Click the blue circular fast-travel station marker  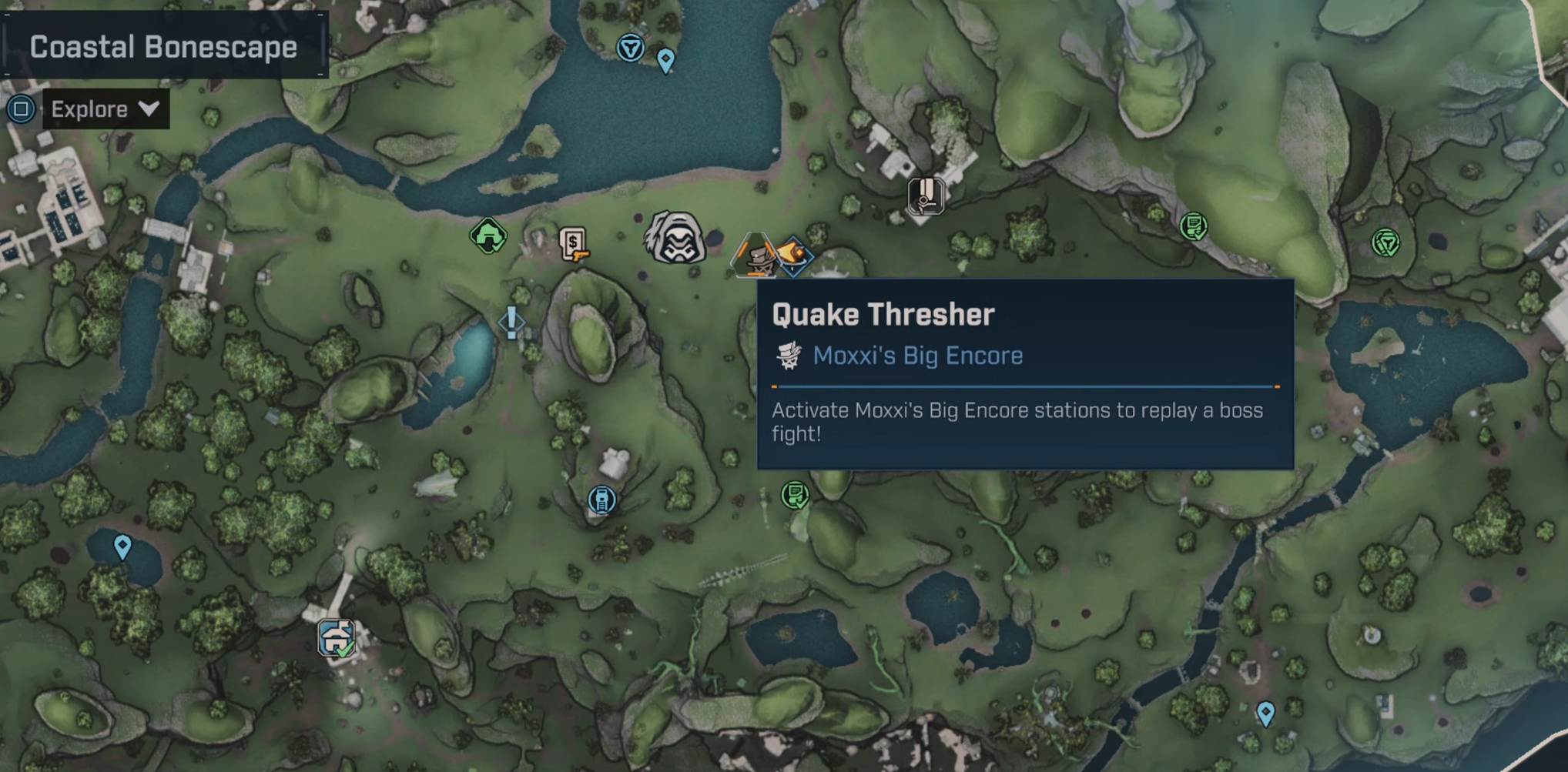tap(601, 500)
